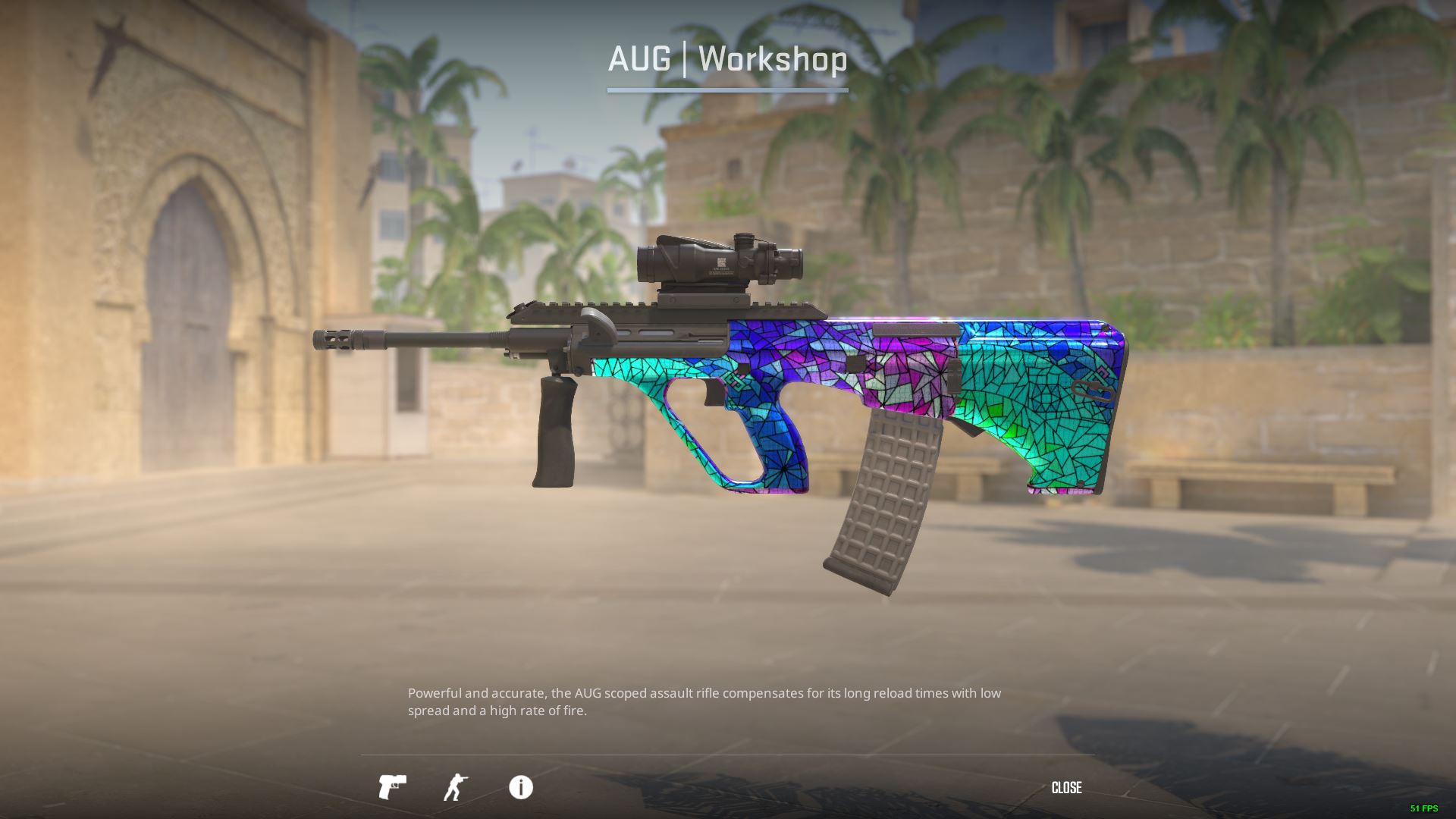Click the CLOSE button
Viewport: 1456px width, 819px height.
[1066, 788]
